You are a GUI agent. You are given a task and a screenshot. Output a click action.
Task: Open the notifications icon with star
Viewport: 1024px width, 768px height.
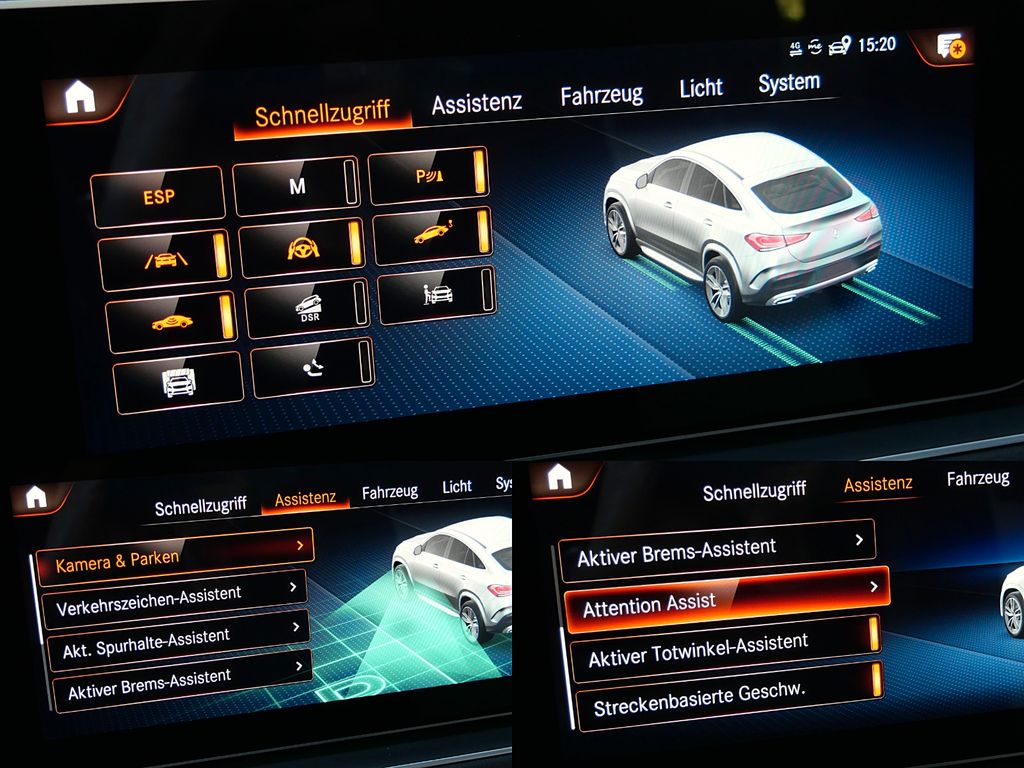[x=950, y=45]
